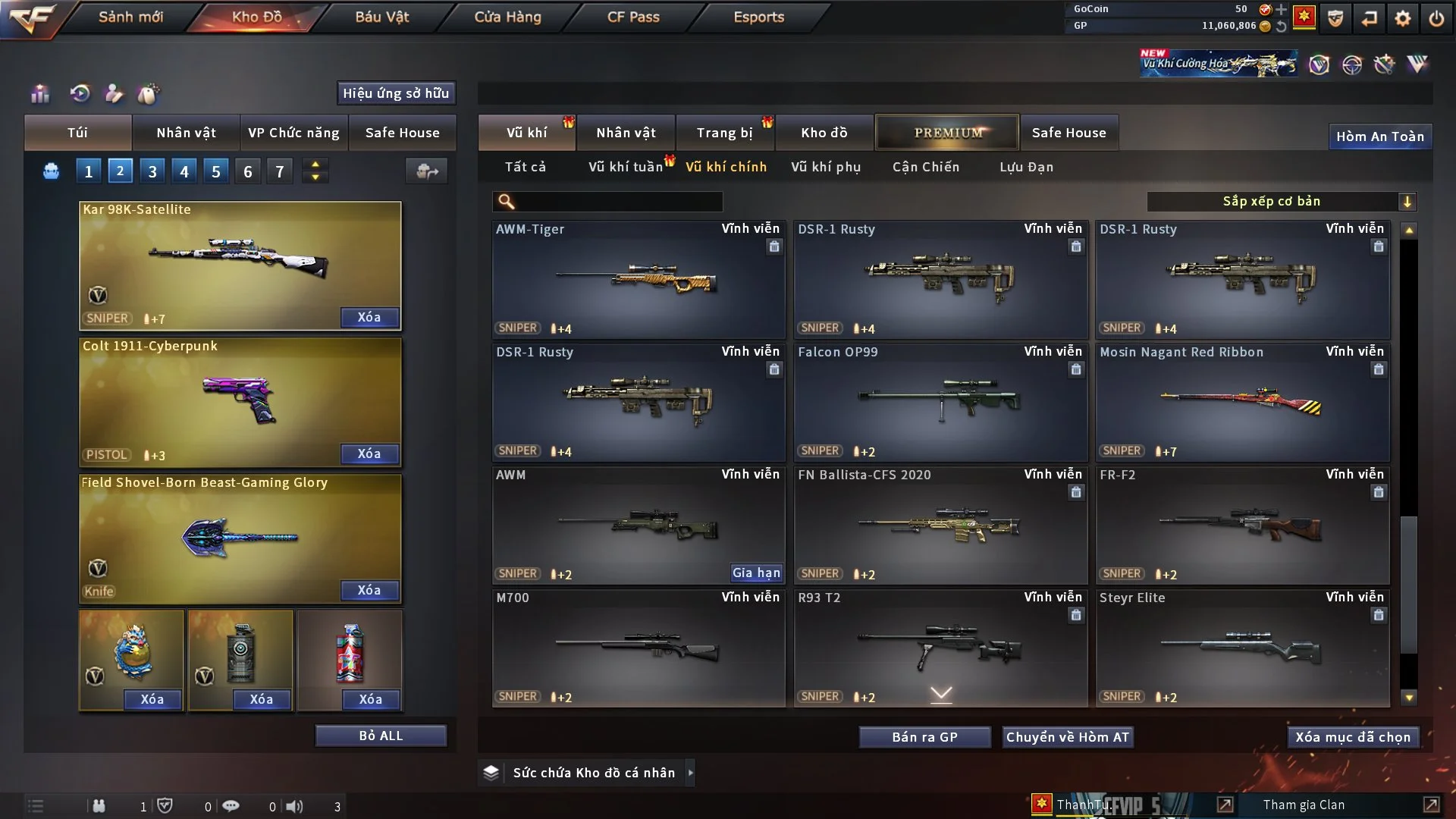
Task: Choose bag slot number 3
Action: point(152,171)
